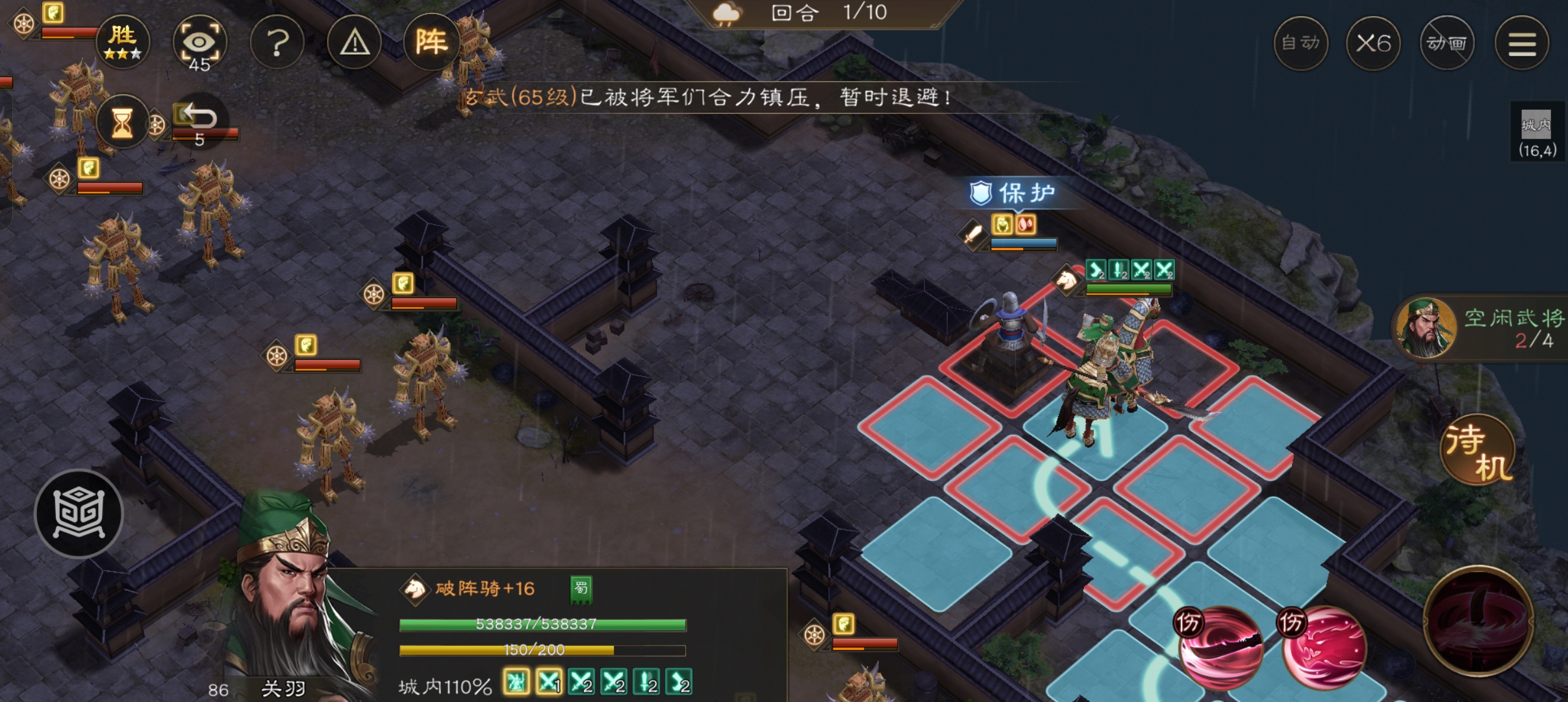
Task: Click the hourglass wait icon
Action: (121, 122)
